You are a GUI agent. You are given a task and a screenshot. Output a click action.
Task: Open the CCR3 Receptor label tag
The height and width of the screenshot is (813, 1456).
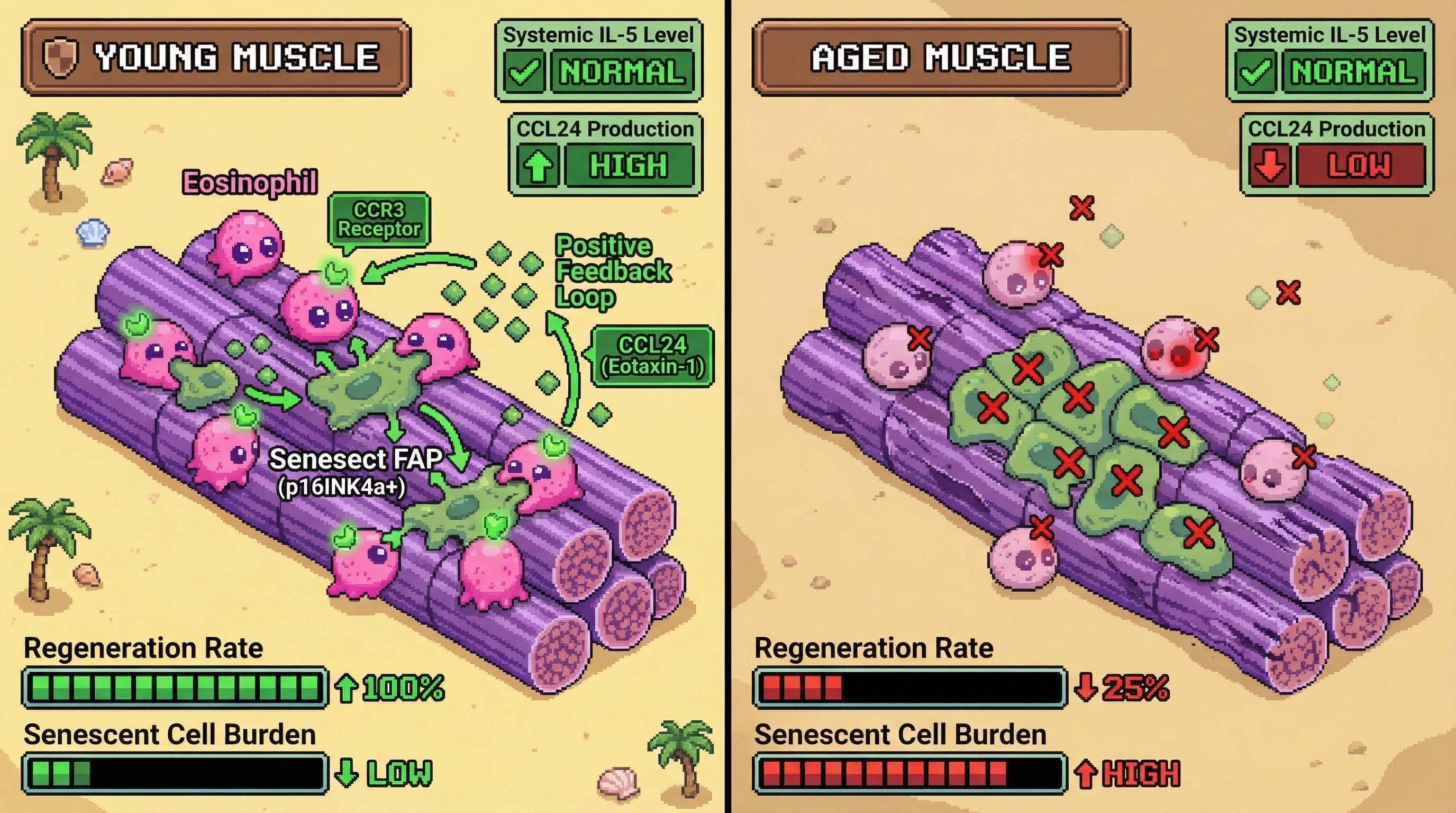click(x=379, y=219)
